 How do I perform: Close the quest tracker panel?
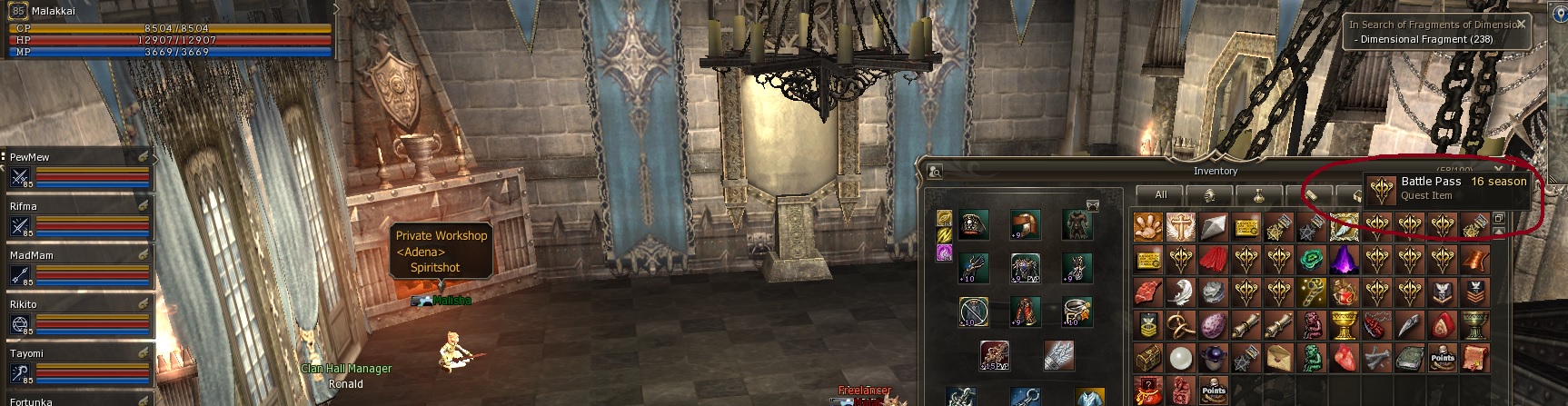point(1522,25)
